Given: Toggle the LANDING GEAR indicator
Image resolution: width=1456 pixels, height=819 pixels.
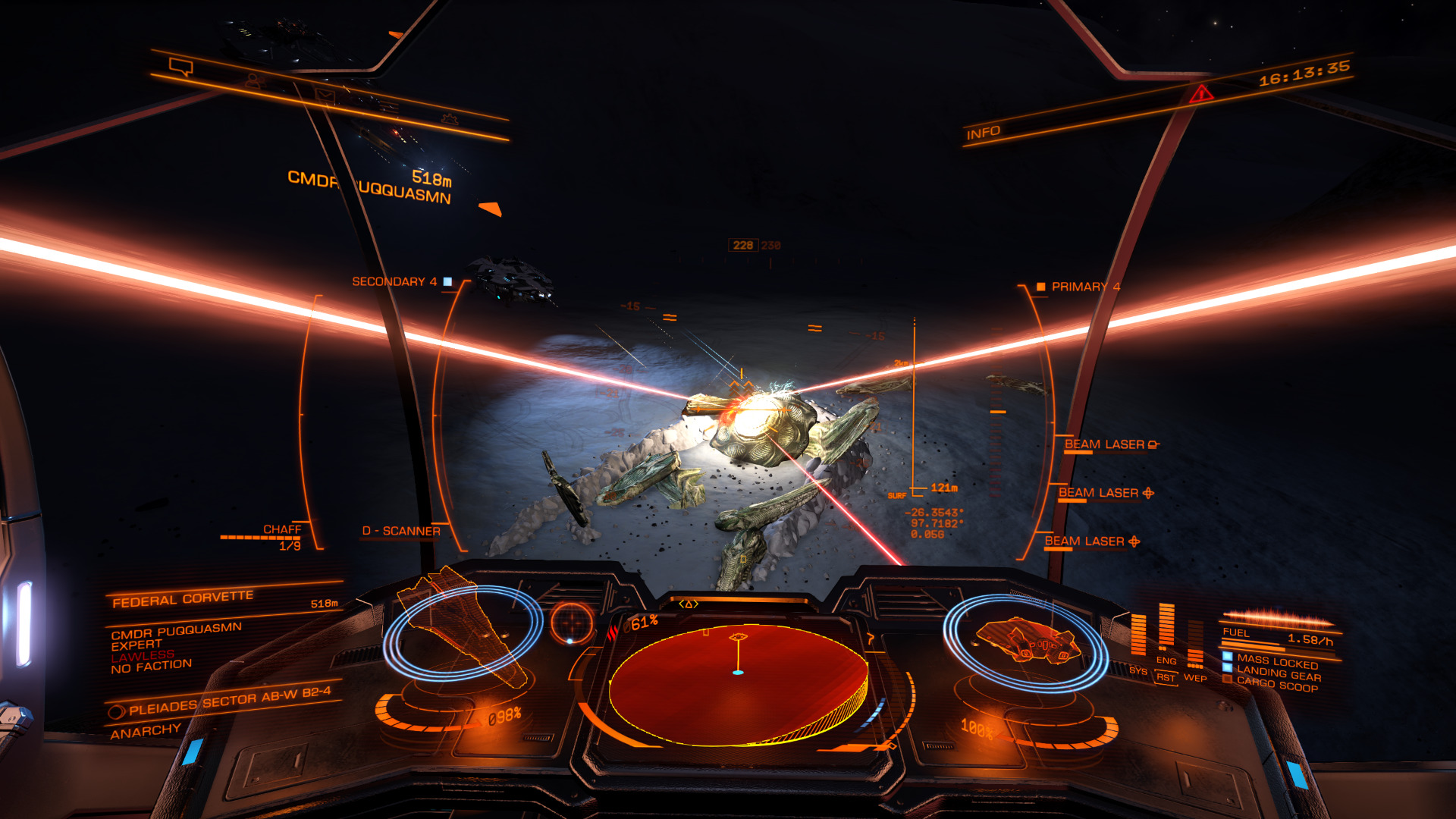Looking at the screenshot, I should pos(1279,673).
